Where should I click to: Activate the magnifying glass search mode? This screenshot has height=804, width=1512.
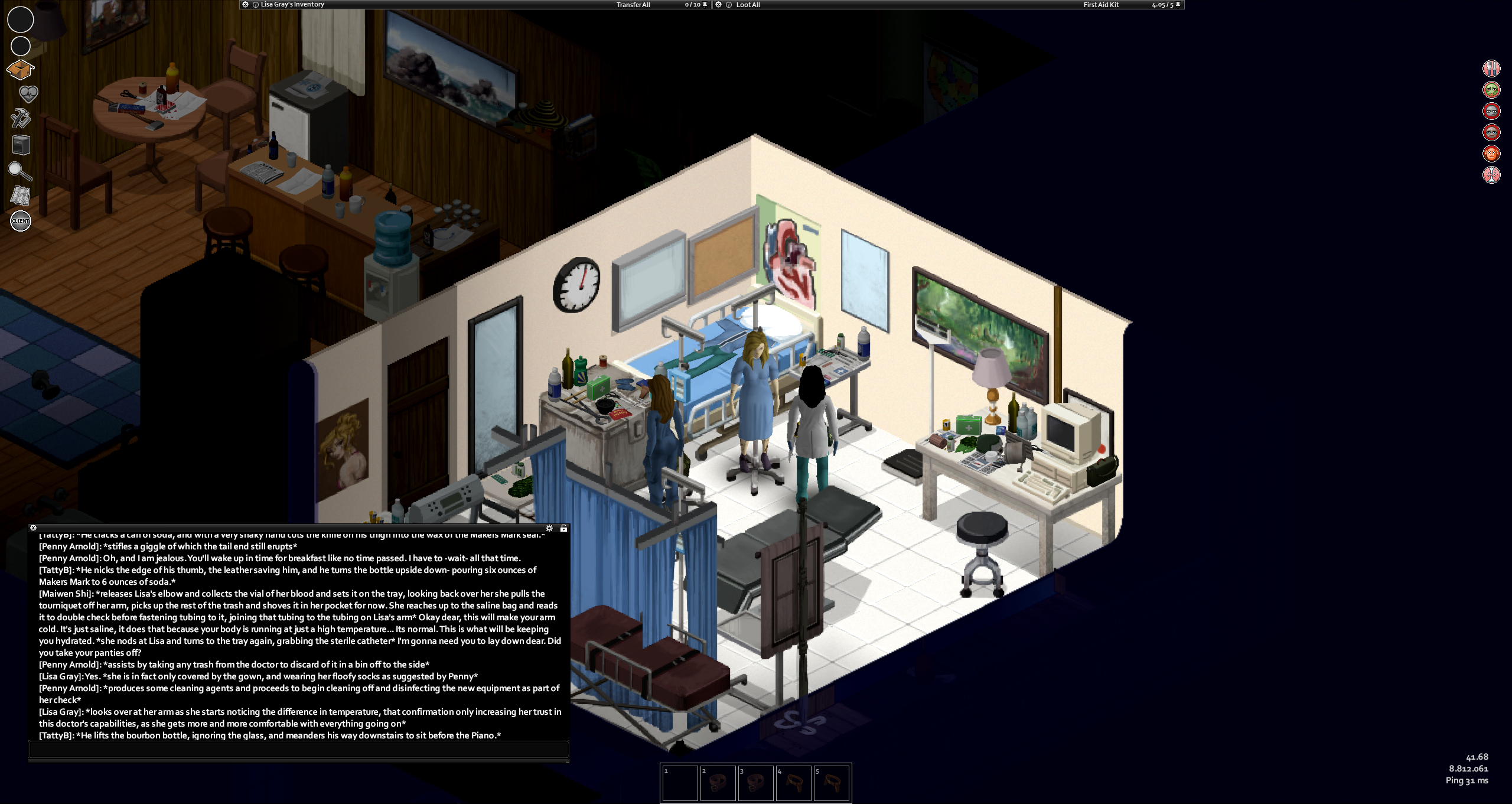19,171
